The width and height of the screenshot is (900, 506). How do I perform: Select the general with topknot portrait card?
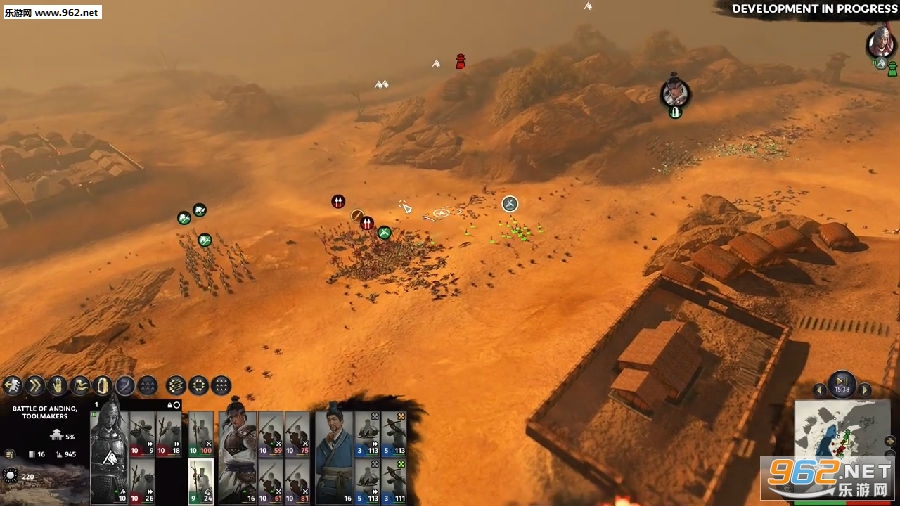tap(237, 452)
